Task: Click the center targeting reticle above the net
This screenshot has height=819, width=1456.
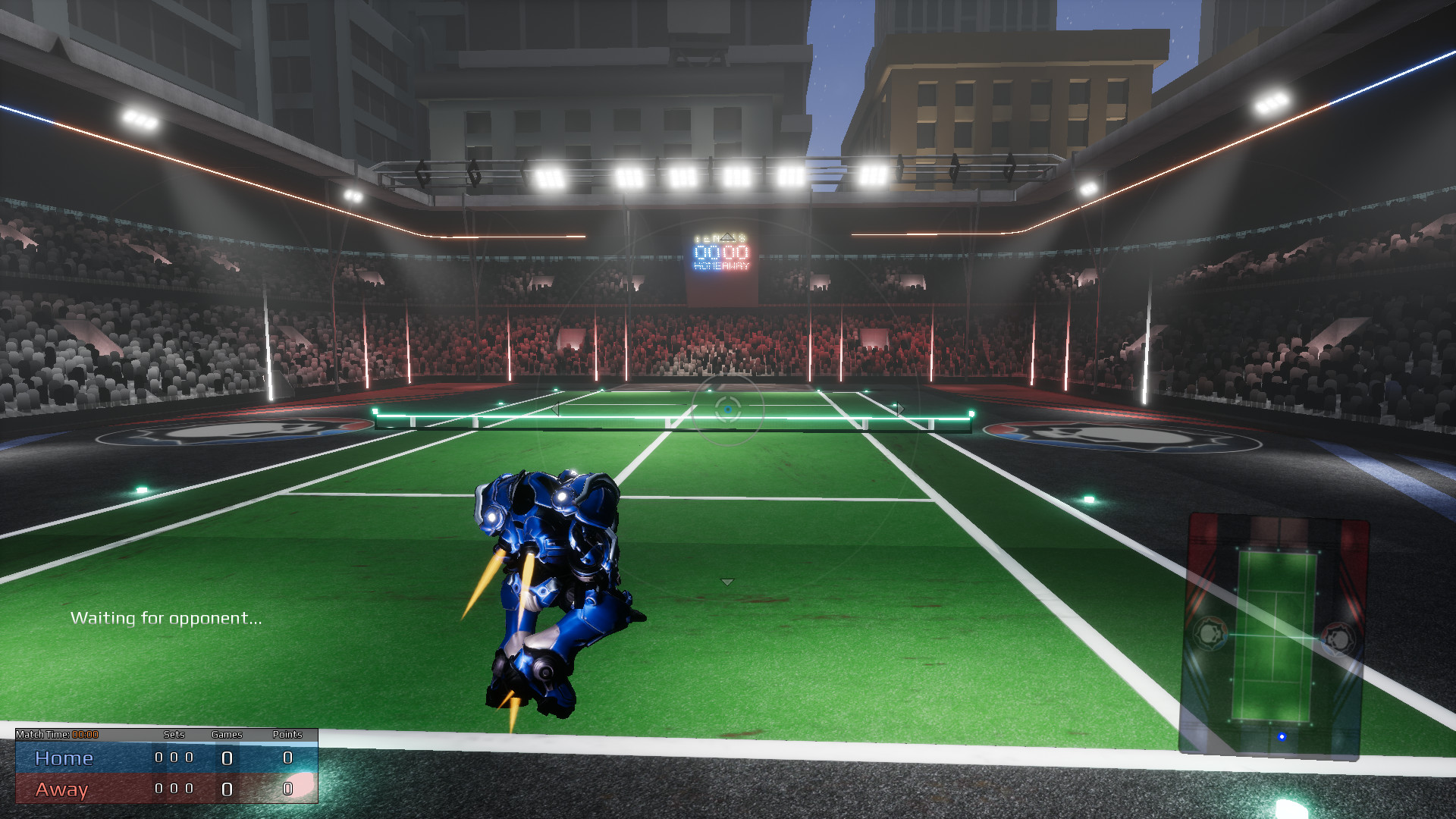Action: tap(727, 409)
